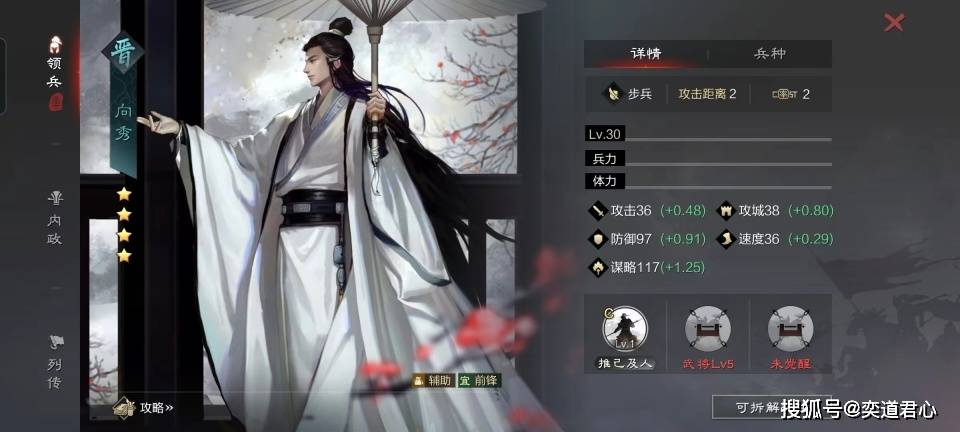Select the 未觉醒 locked skill slot
This screenshot has width=960, height=432.
tap(791, 330)
